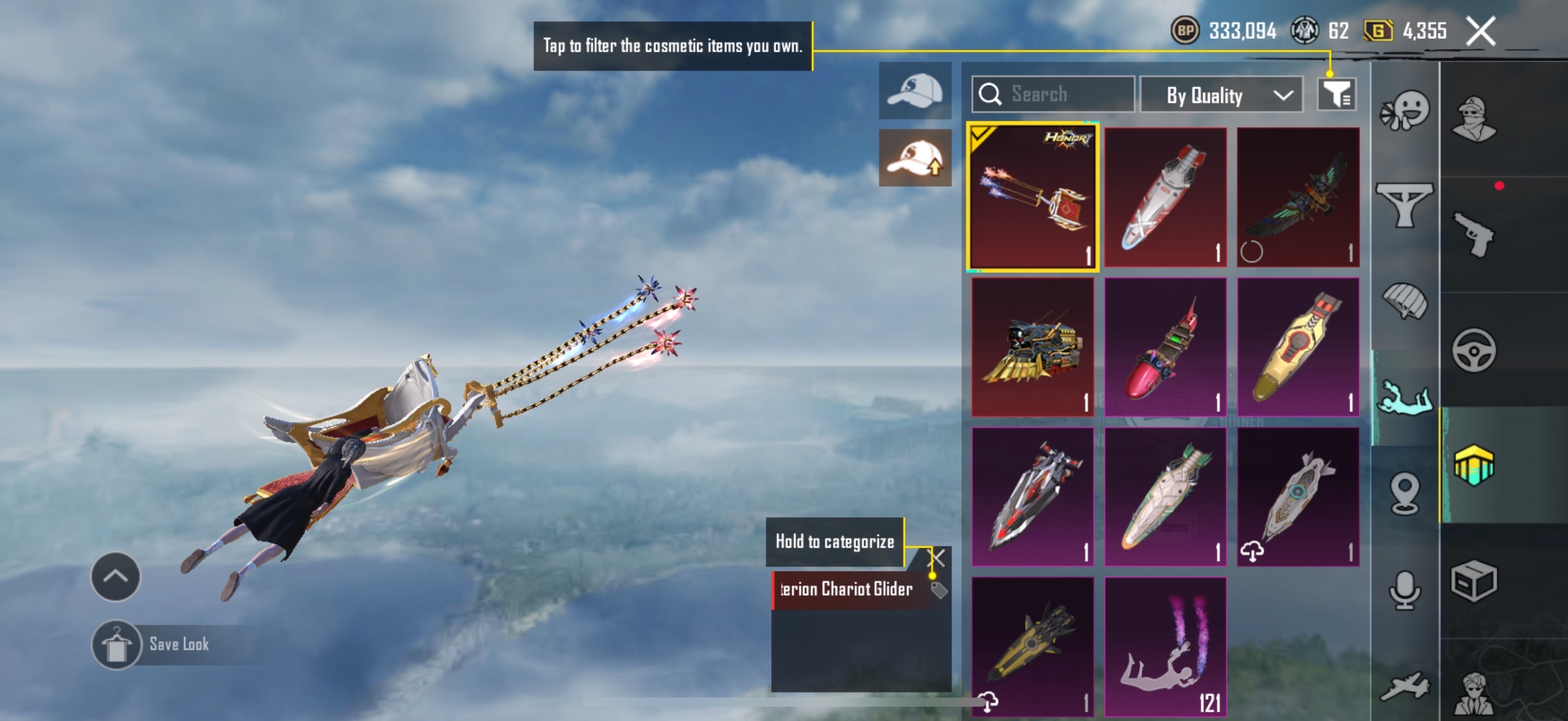The height and width of the screenshot is (721, 1568).
Task: Click the cap with upgrade arrow button
Action: click(x=914, y=158)
